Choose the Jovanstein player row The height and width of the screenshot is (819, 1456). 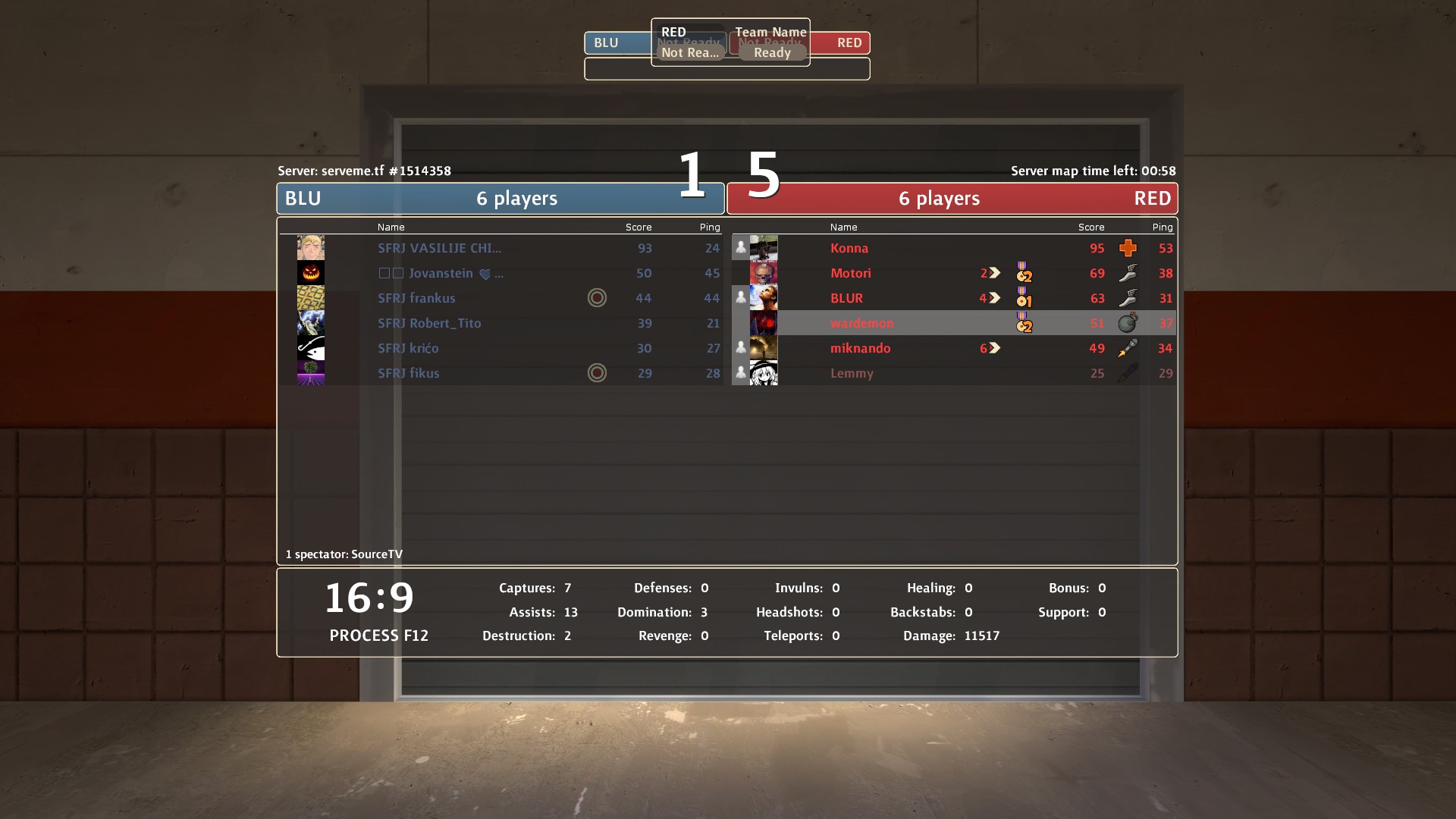point(441,273)
